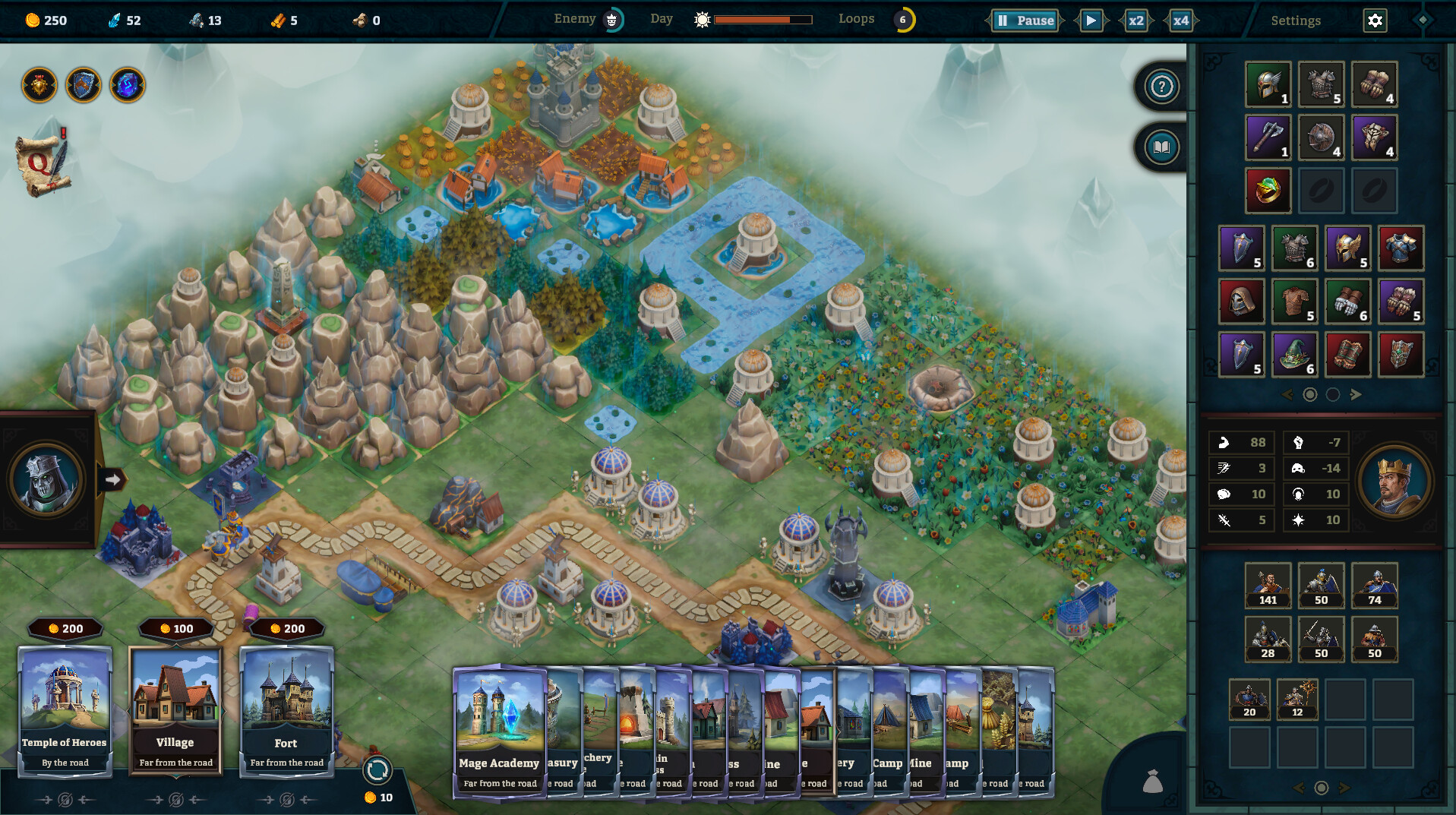
Task: Open the Settings menu
Action: coord(1295,21)
